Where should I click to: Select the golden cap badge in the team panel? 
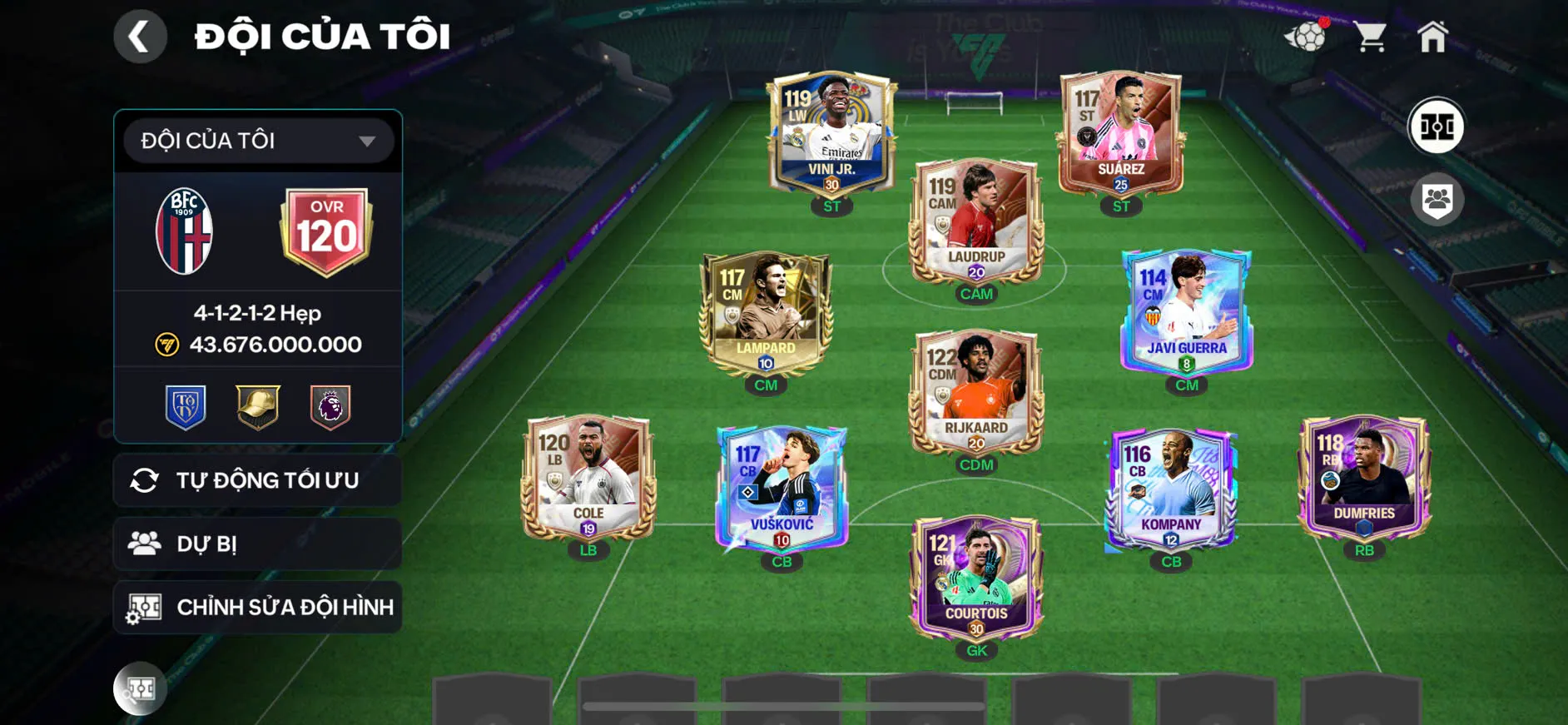(258, 407)
